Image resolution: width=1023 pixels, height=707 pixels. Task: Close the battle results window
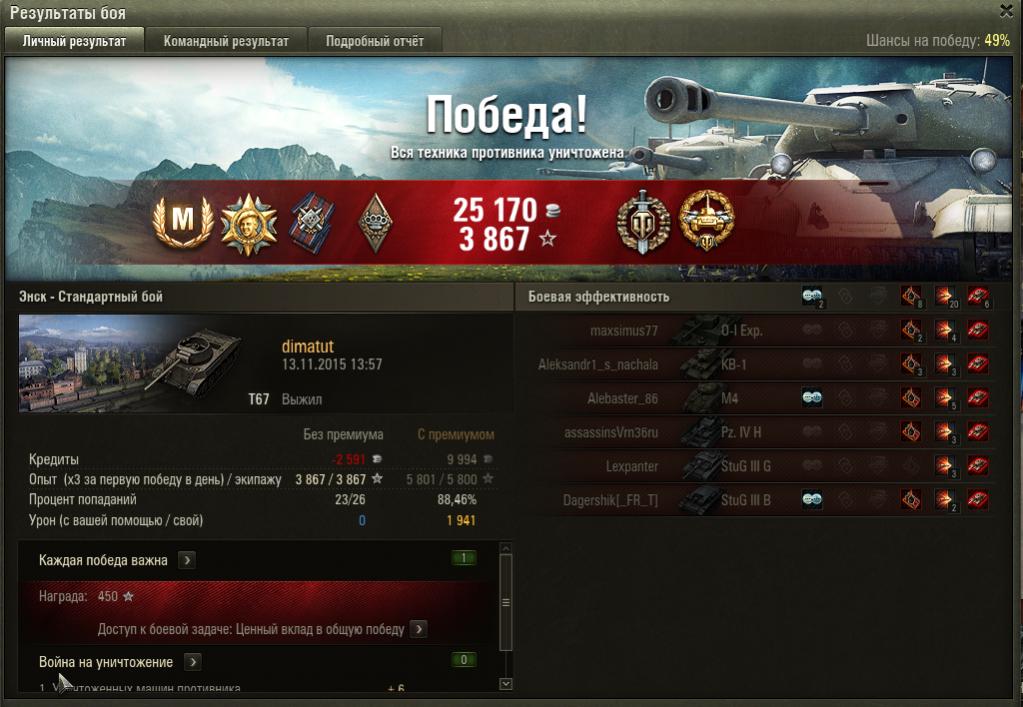click(x=1006, y=10)
